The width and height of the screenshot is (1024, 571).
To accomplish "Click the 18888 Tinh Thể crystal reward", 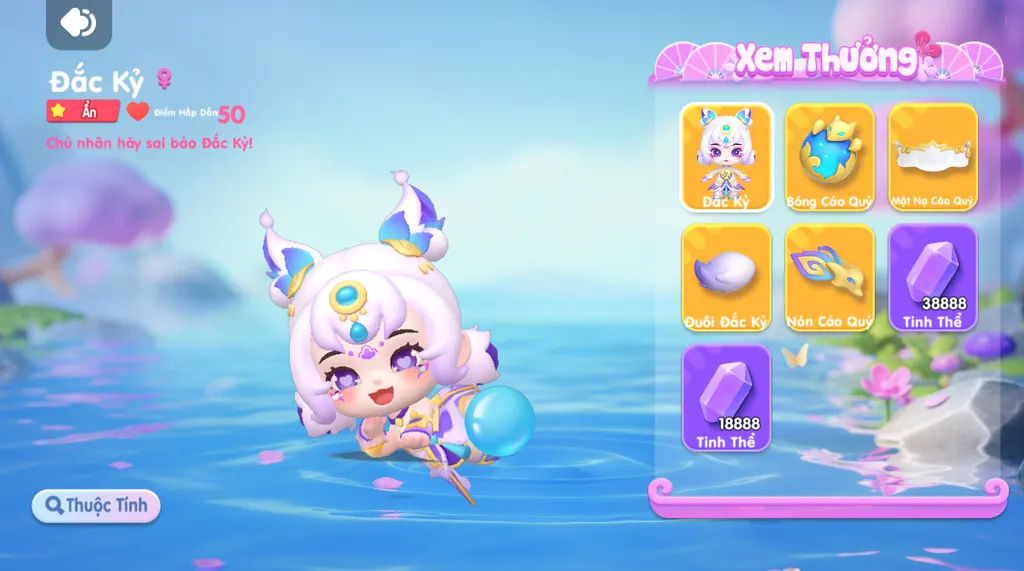I will [726, 397].
